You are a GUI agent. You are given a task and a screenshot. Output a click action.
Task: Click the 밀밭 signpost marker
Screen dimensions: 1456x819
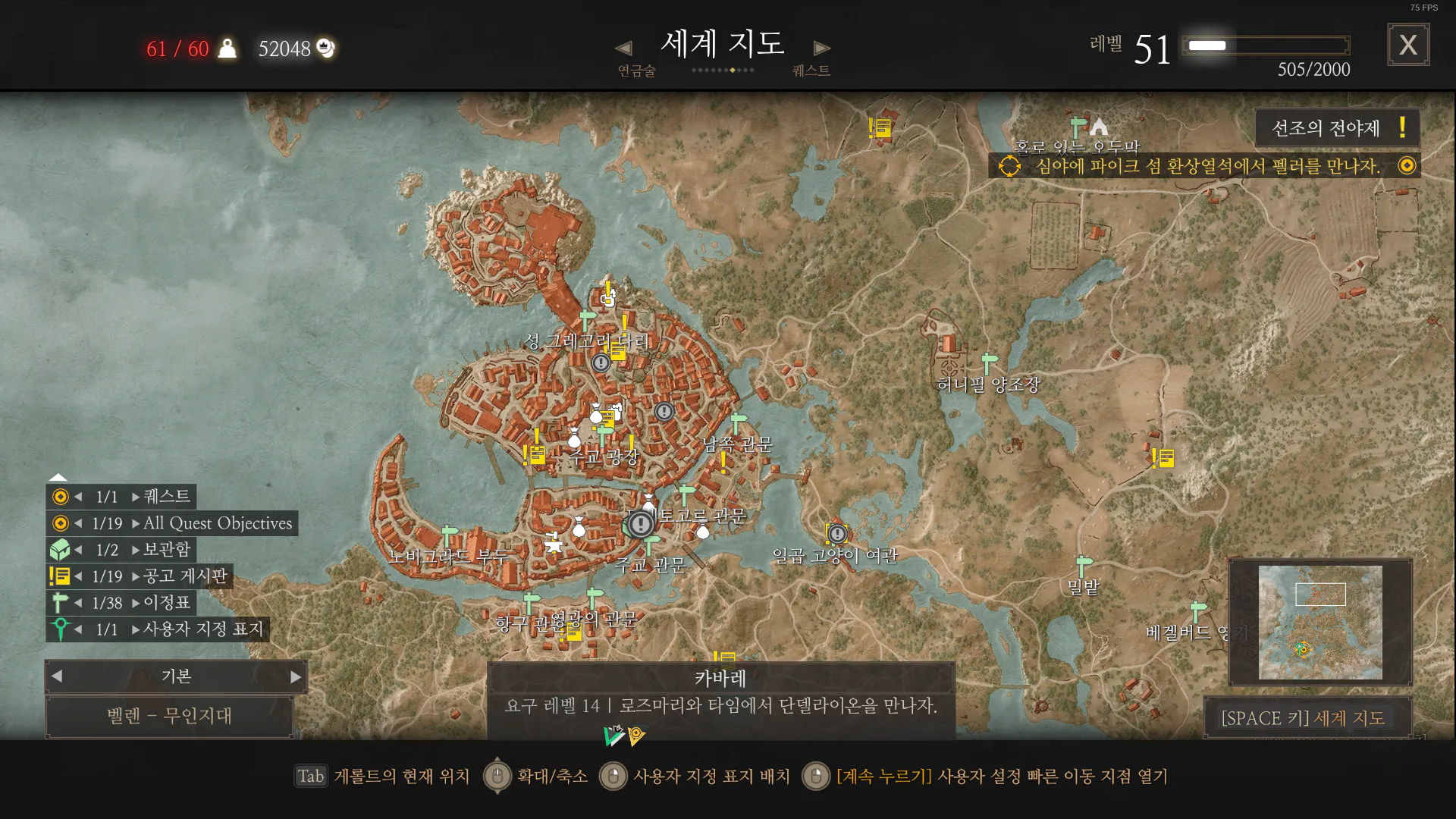click(1084, 565)
